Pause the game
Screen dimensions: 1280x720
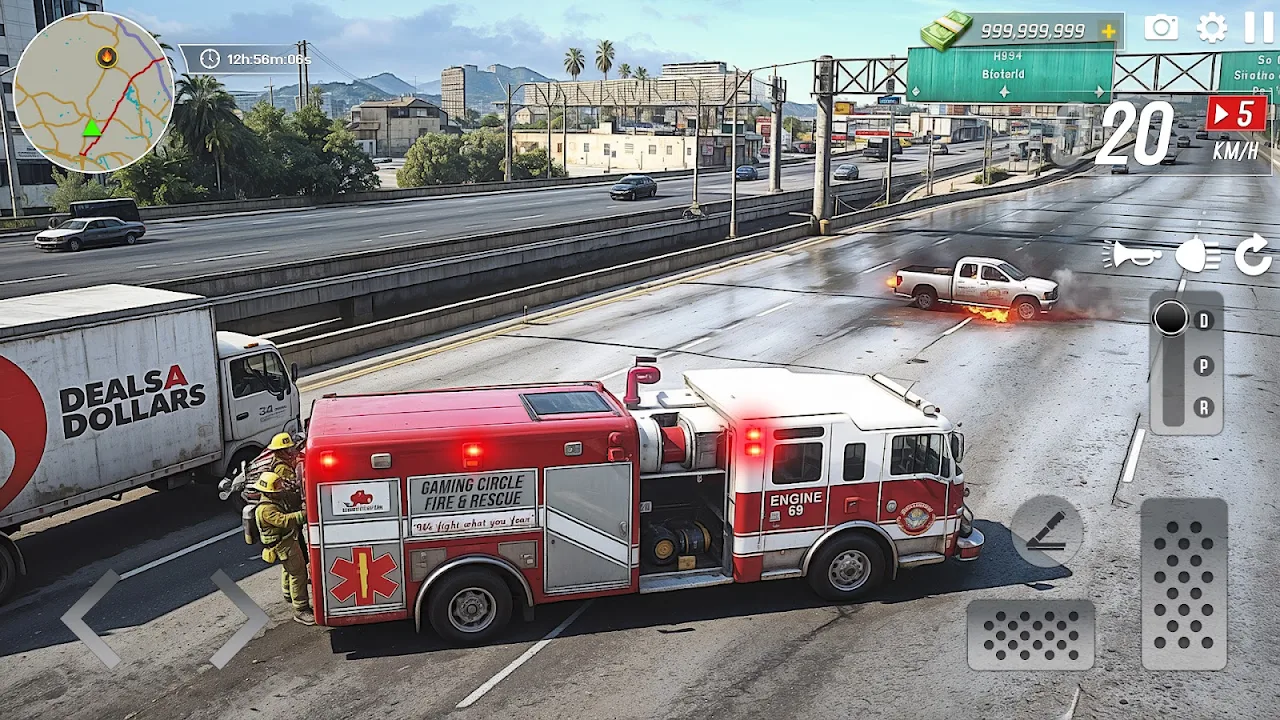[1259, 28]
